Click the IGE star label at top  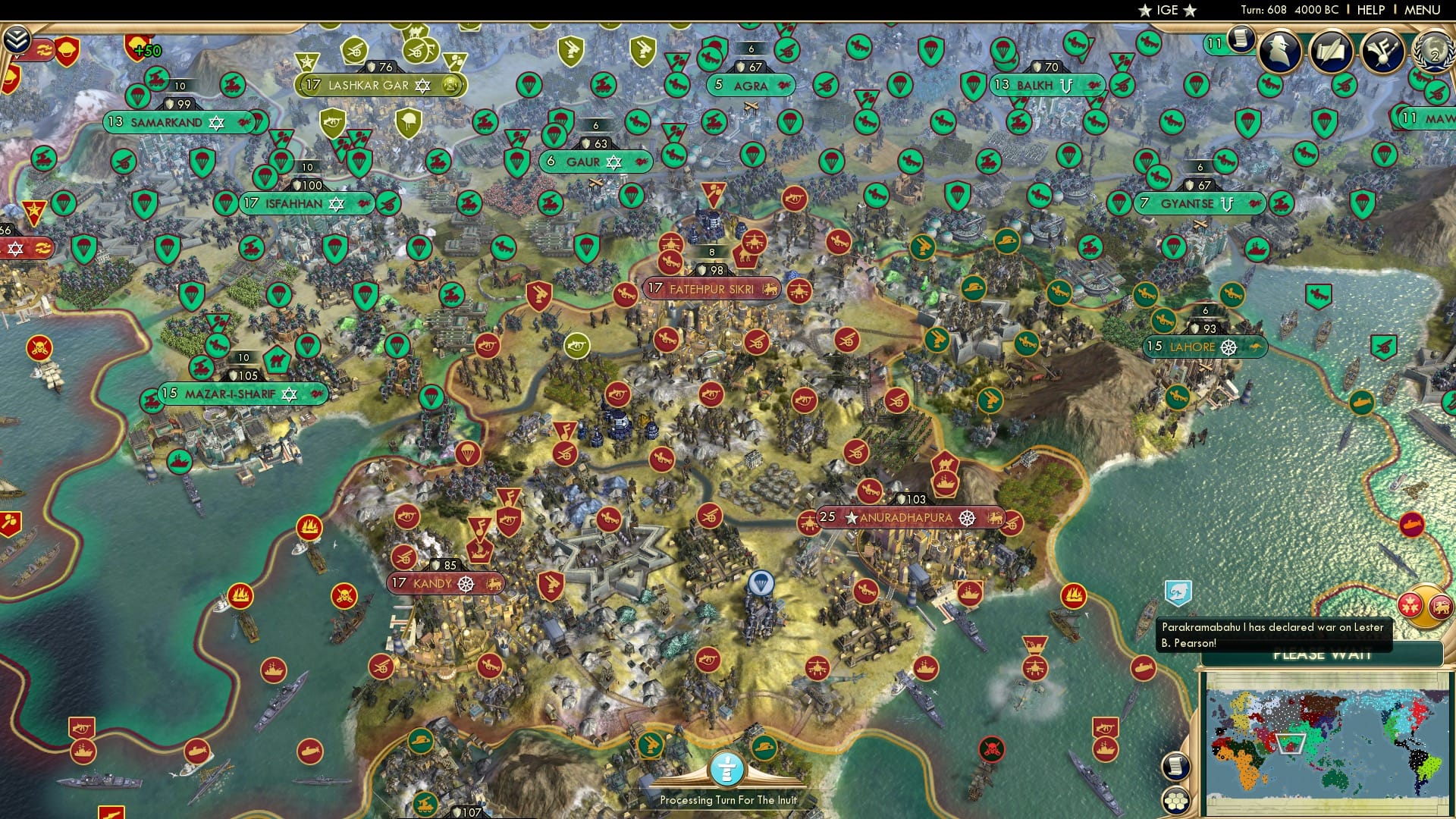[1167, 11]
